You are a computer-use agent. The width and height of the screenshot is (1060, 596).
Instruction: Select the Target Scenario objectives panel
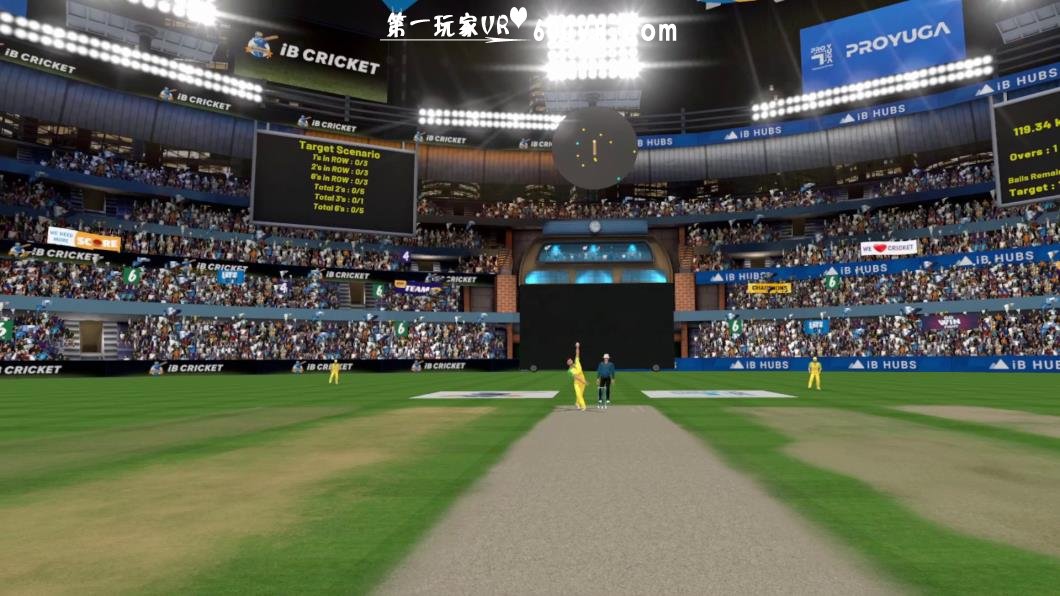[333, 181]
